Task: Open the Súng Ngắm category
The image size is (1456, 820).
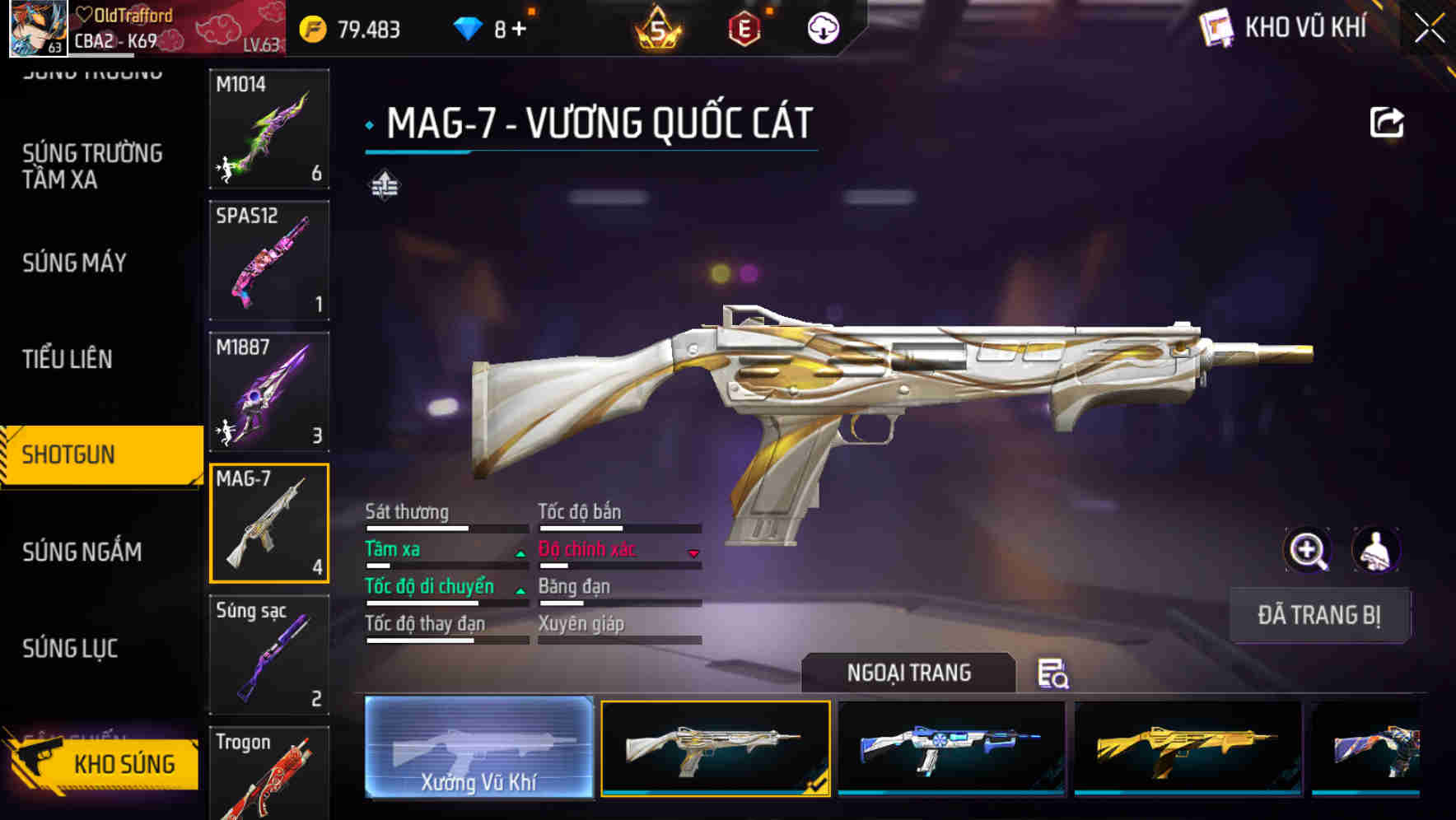Action: (82, 552)
